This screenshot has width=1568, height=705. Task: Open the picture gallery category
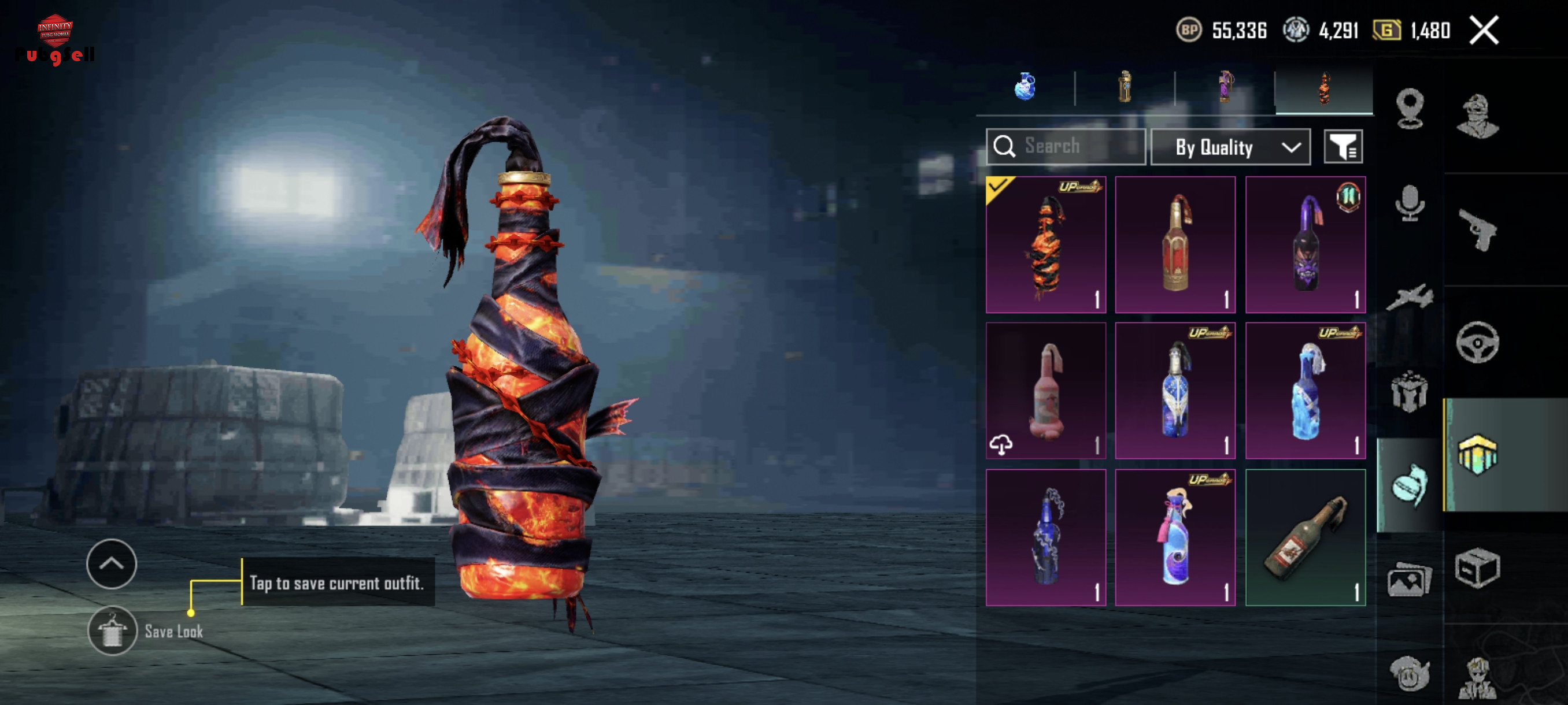click(1409, 580)
